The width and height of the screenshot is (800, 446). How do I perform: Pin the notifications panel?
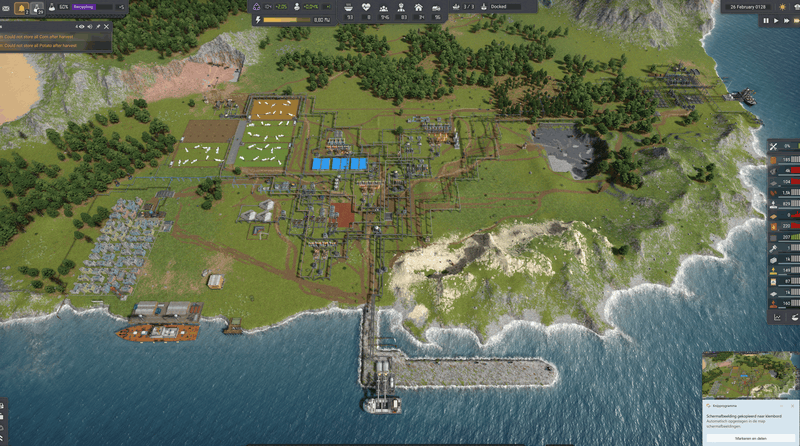click(x=97, y=24)
